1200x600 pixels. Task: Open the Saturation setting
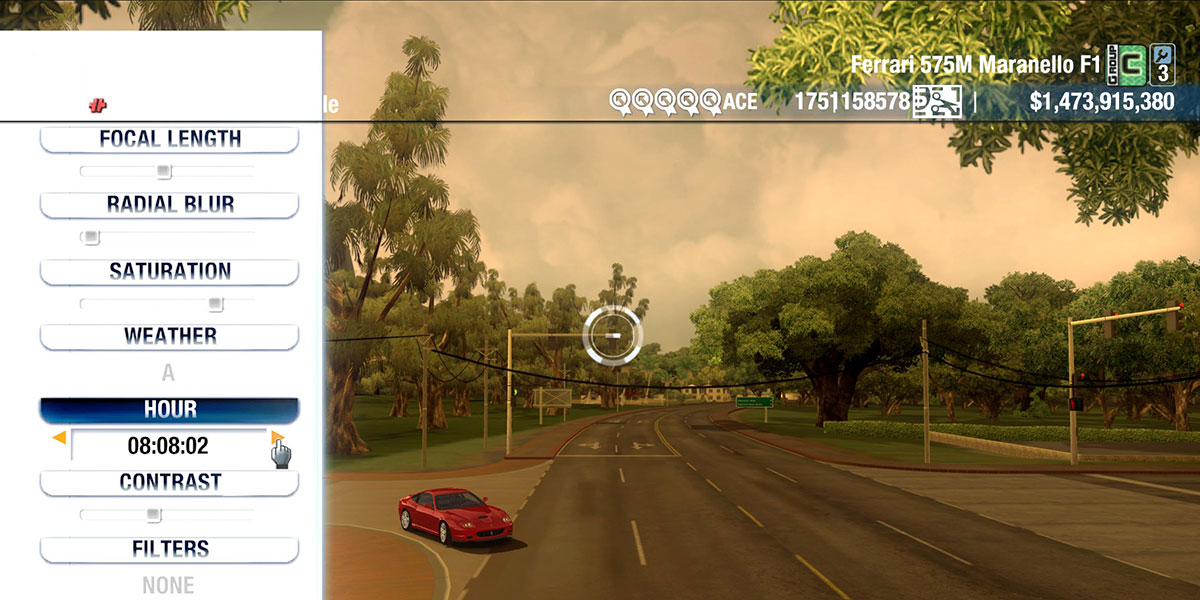click(x=169, y=271)
